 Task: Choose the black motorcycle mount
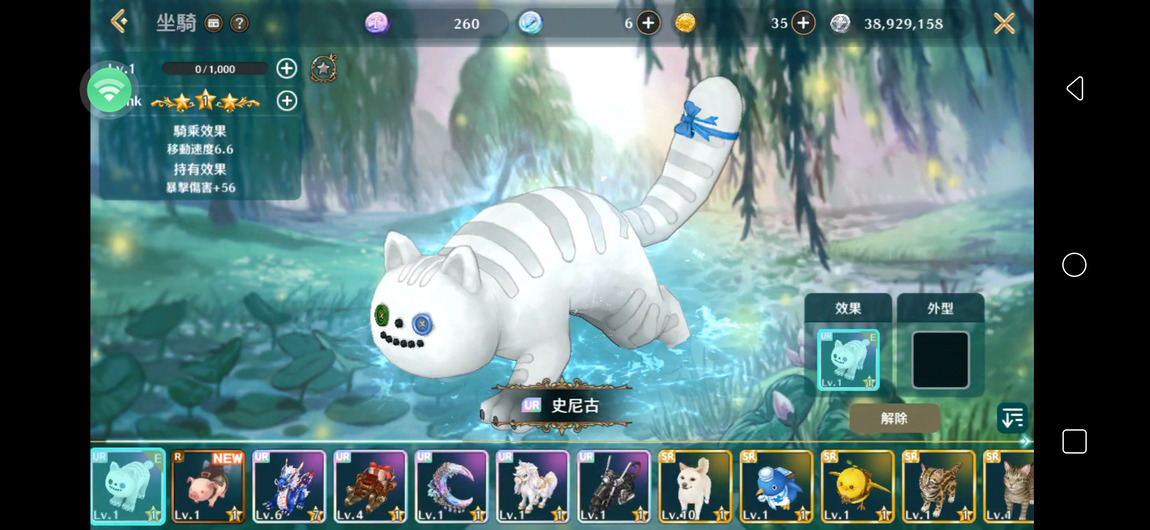tap(614, 487)
